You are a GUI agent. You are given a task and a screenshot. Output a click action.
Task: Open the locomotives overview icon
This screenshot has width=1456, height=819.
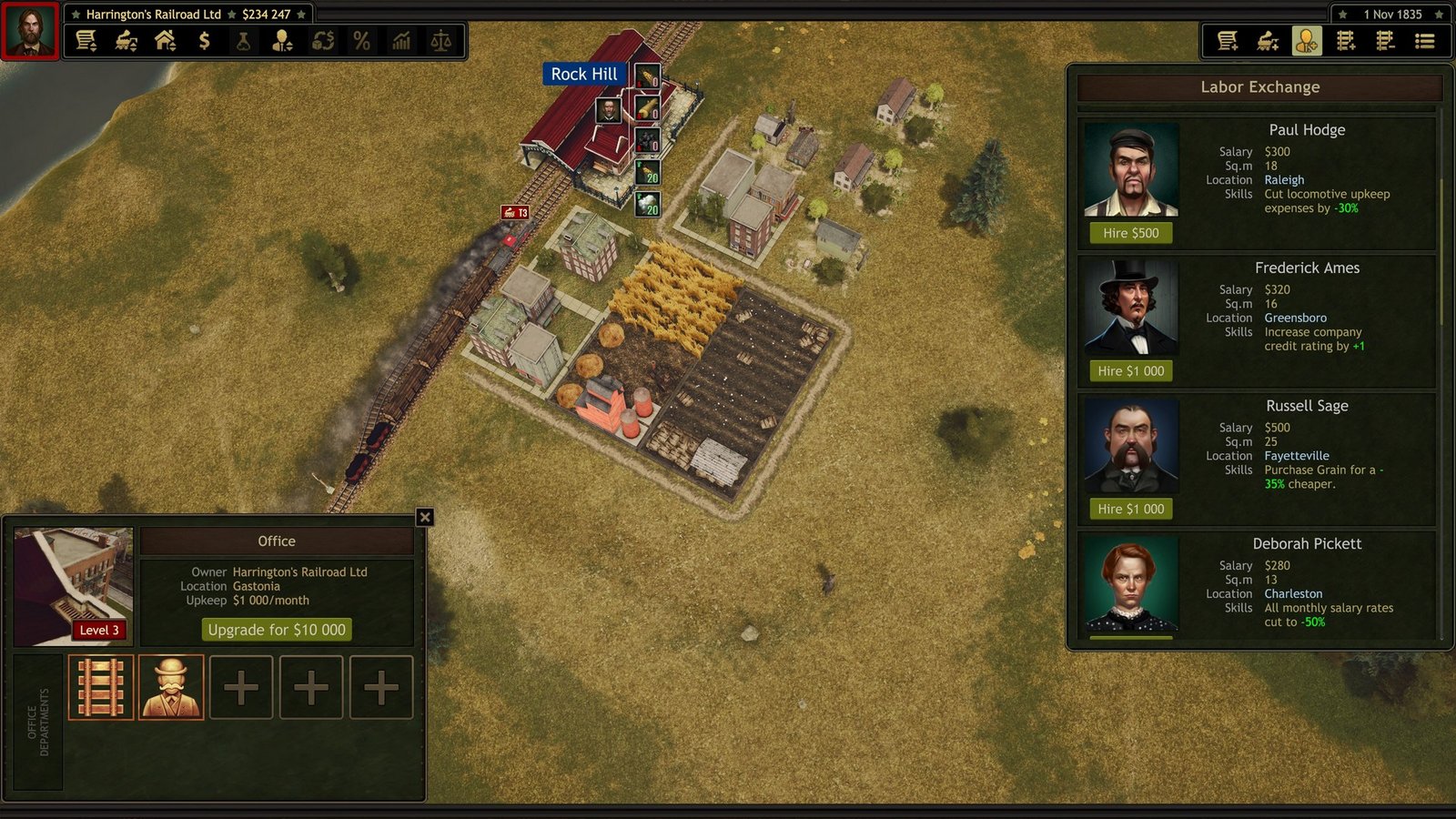coord(127,40)
